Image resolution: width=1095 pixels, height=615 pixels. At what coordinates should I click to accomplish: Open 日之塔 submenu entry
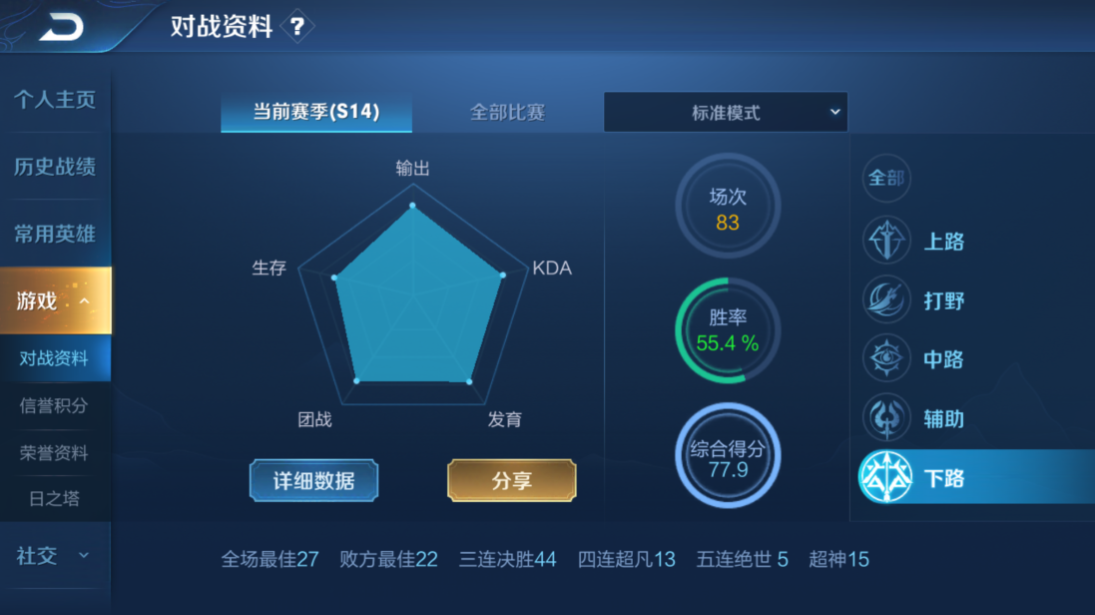click(55, 498)
